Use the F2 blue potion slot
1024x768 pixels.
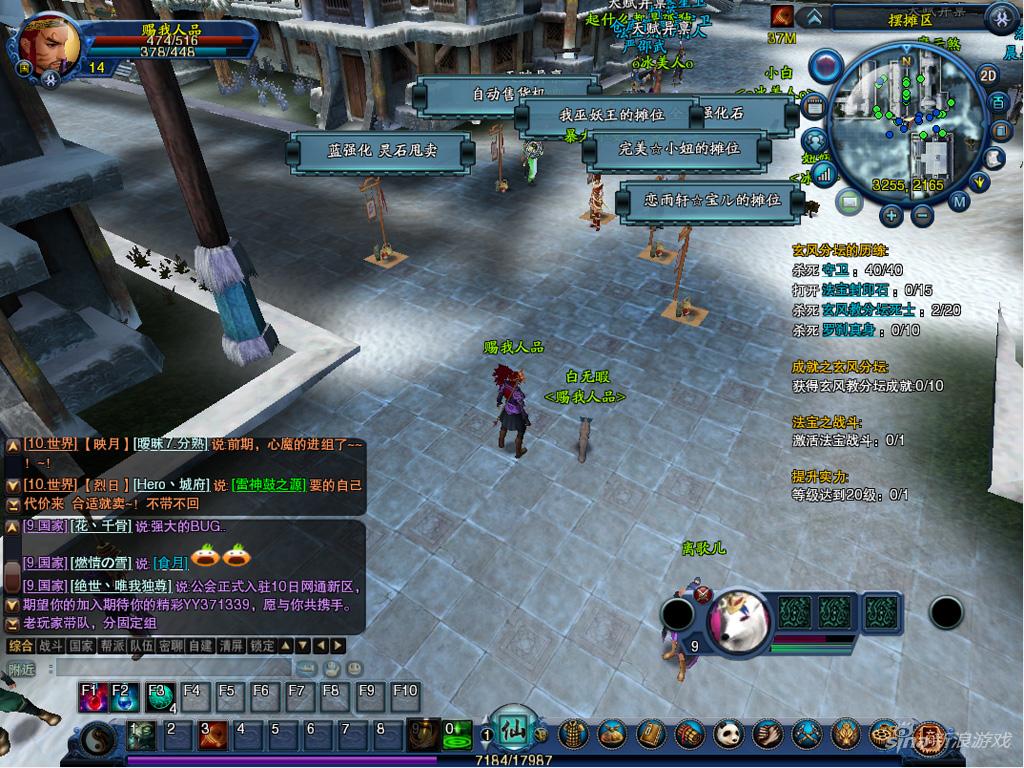pyautogui.click(x=125, y=696)
